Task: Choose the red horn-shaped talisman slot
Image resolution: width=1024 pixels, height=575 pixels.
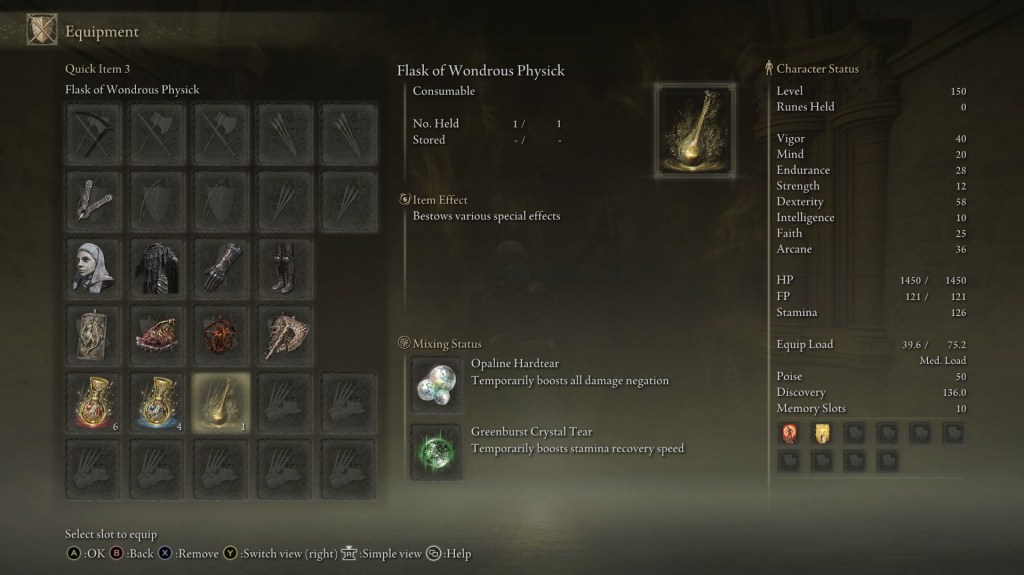Action: pos(157,333)
